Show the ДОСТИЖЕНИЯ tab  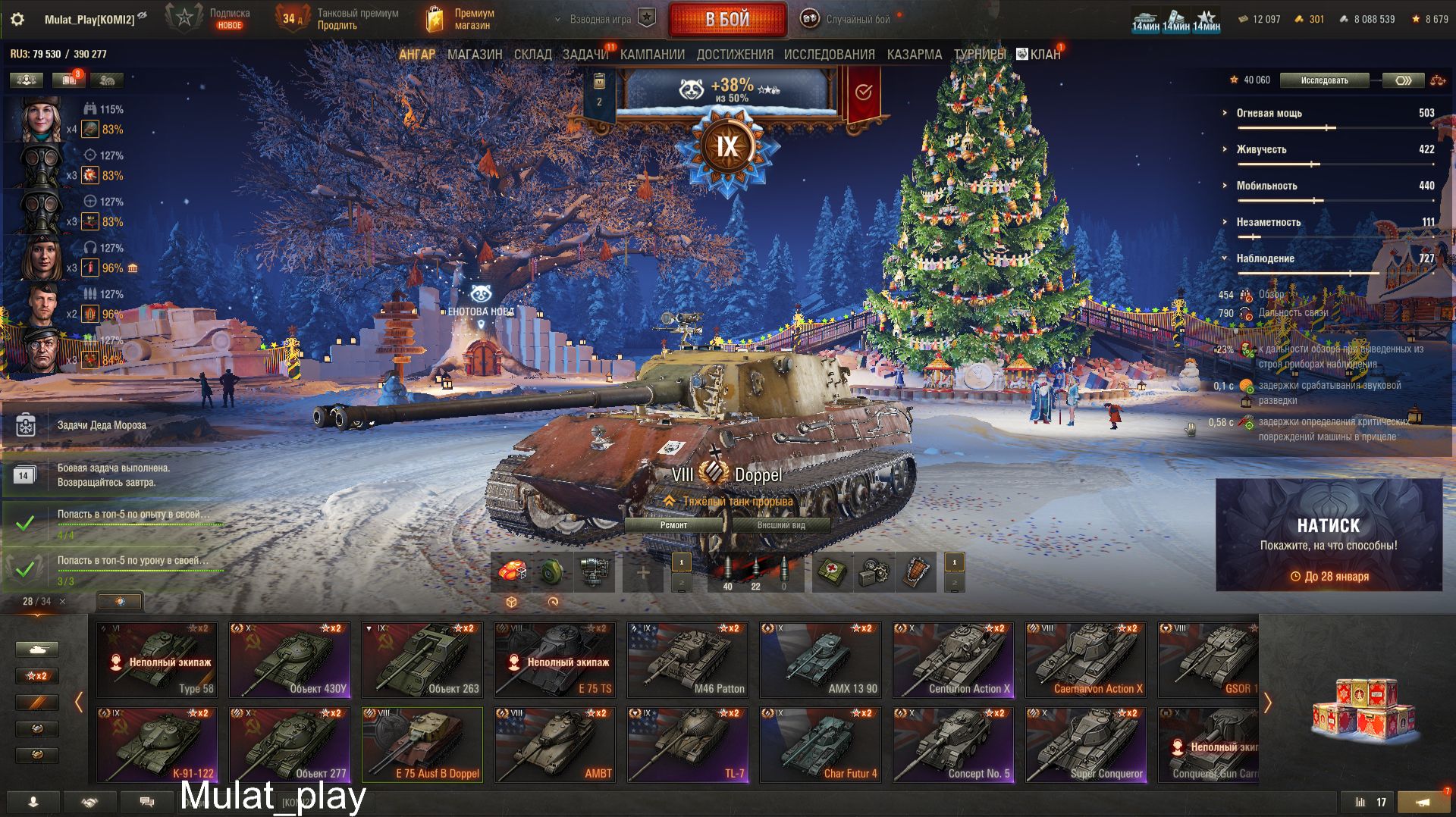tap(734, 55)
